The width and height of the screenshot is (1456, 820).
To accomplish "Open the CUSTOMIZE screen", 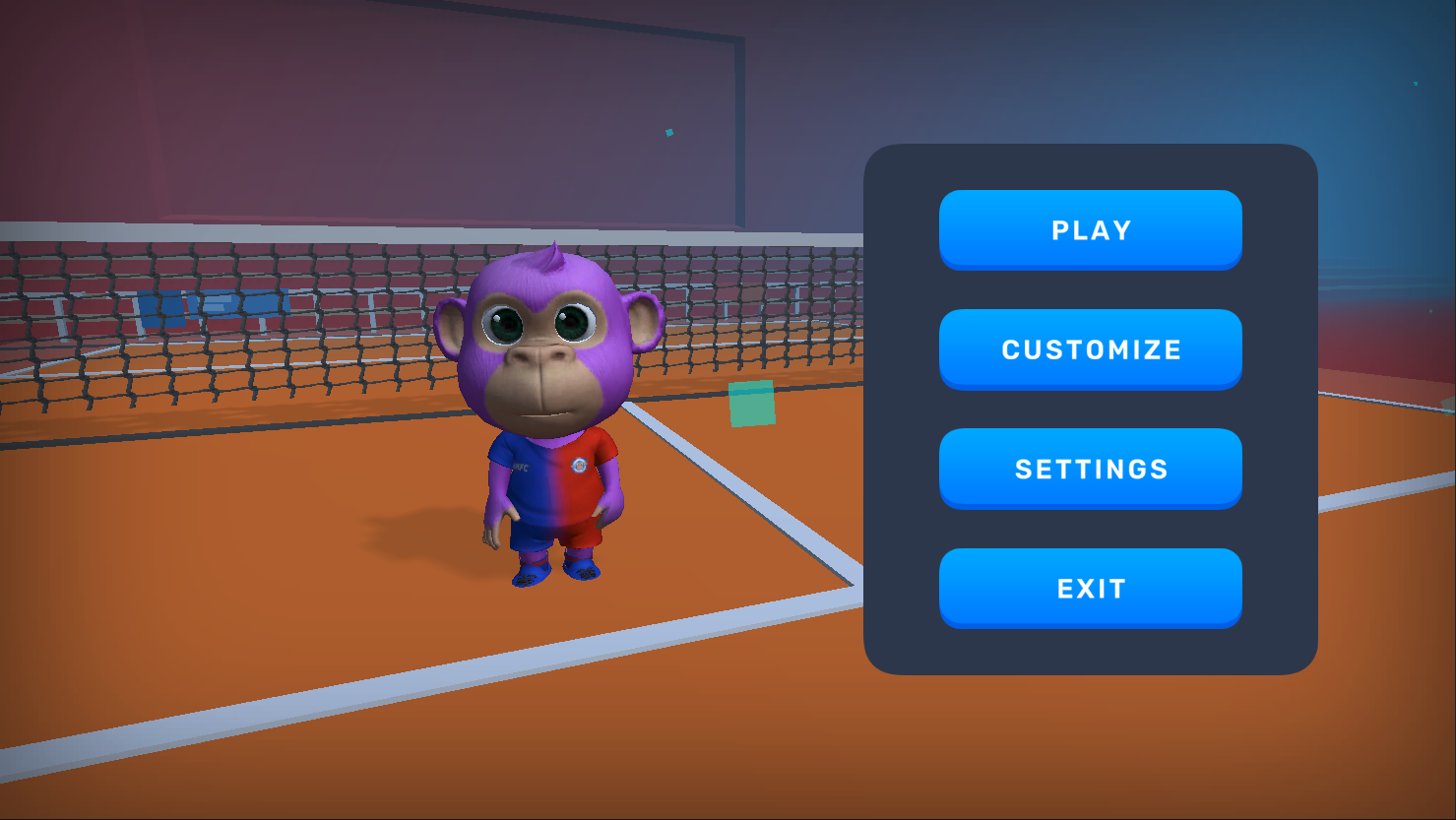I will (x=1090, y=348).
